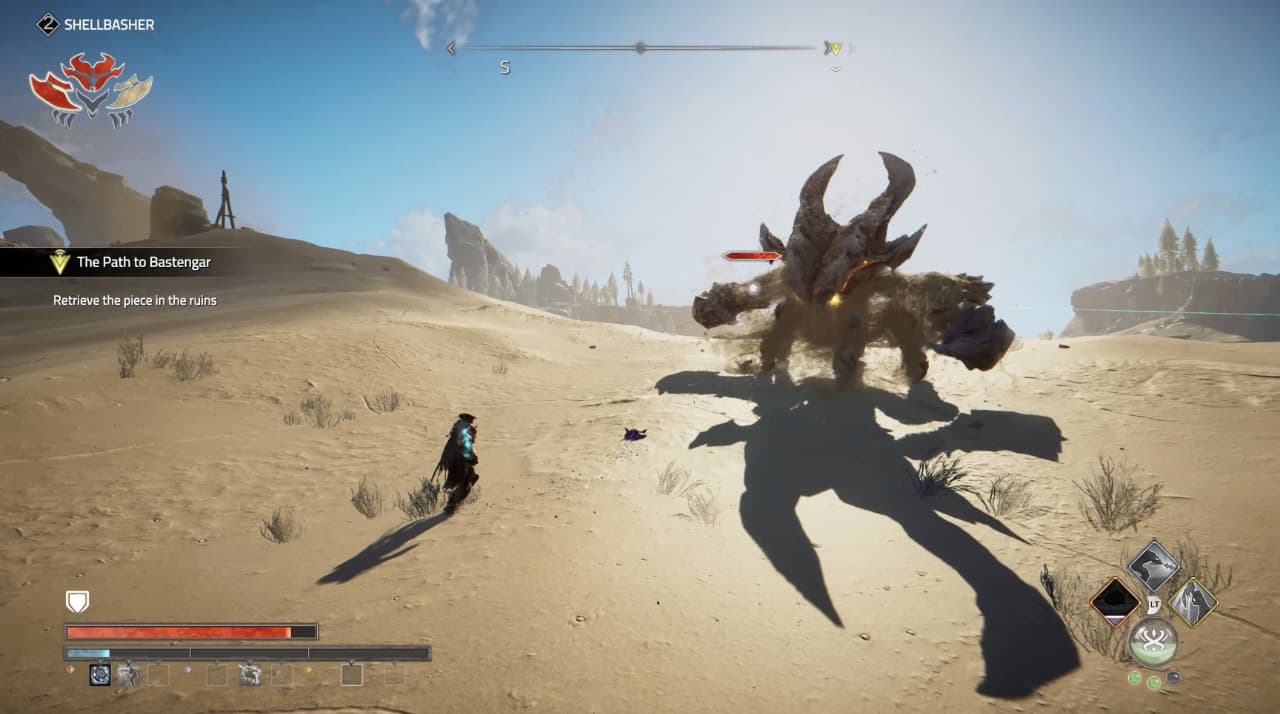Select the Shellbasher level 2 diamond badge

[x=47, y=24]
